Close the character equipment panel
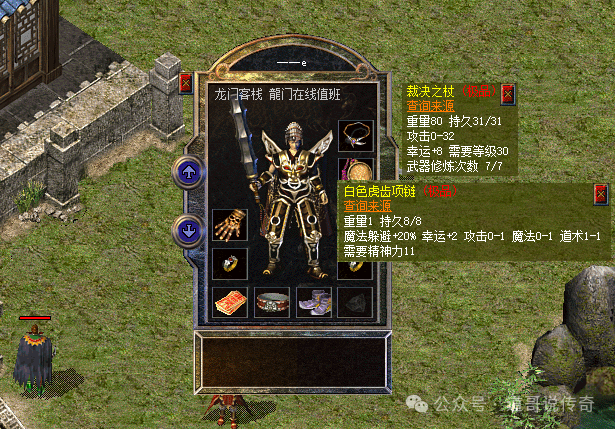This screenshot has height=429, width=615. [x=185, y=84]
